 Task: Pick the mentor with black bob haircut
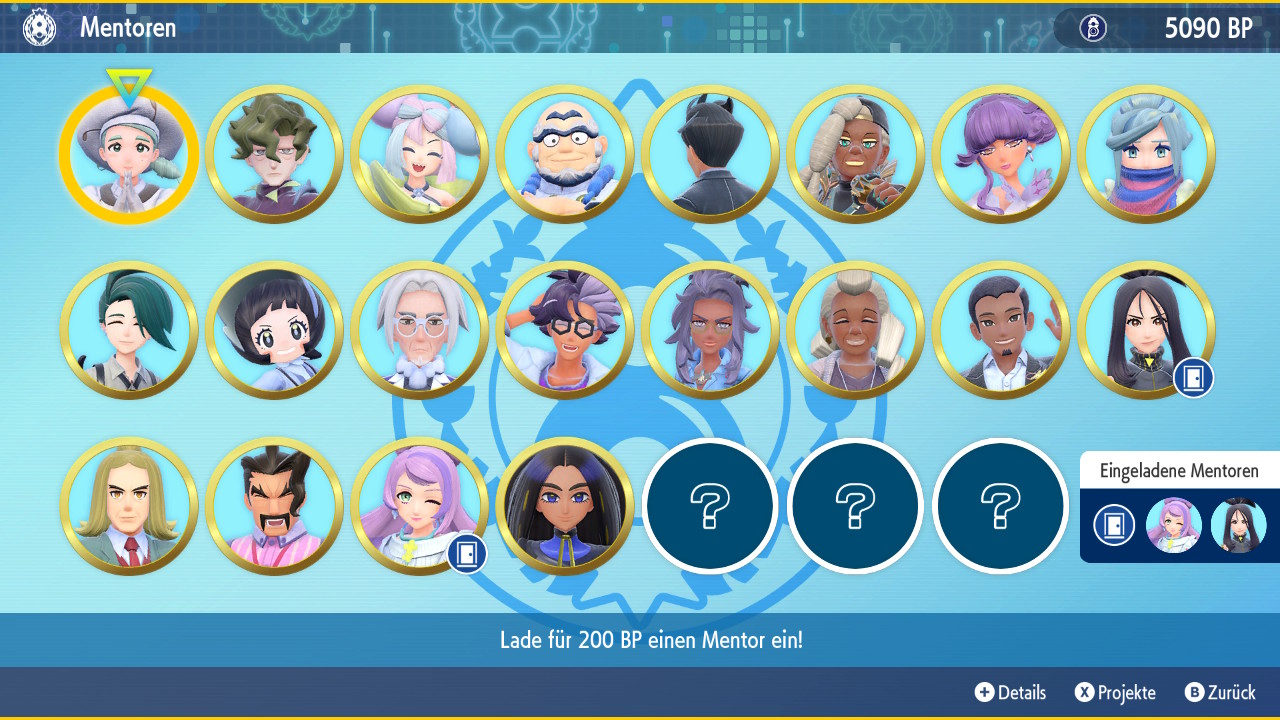(274, 330)
